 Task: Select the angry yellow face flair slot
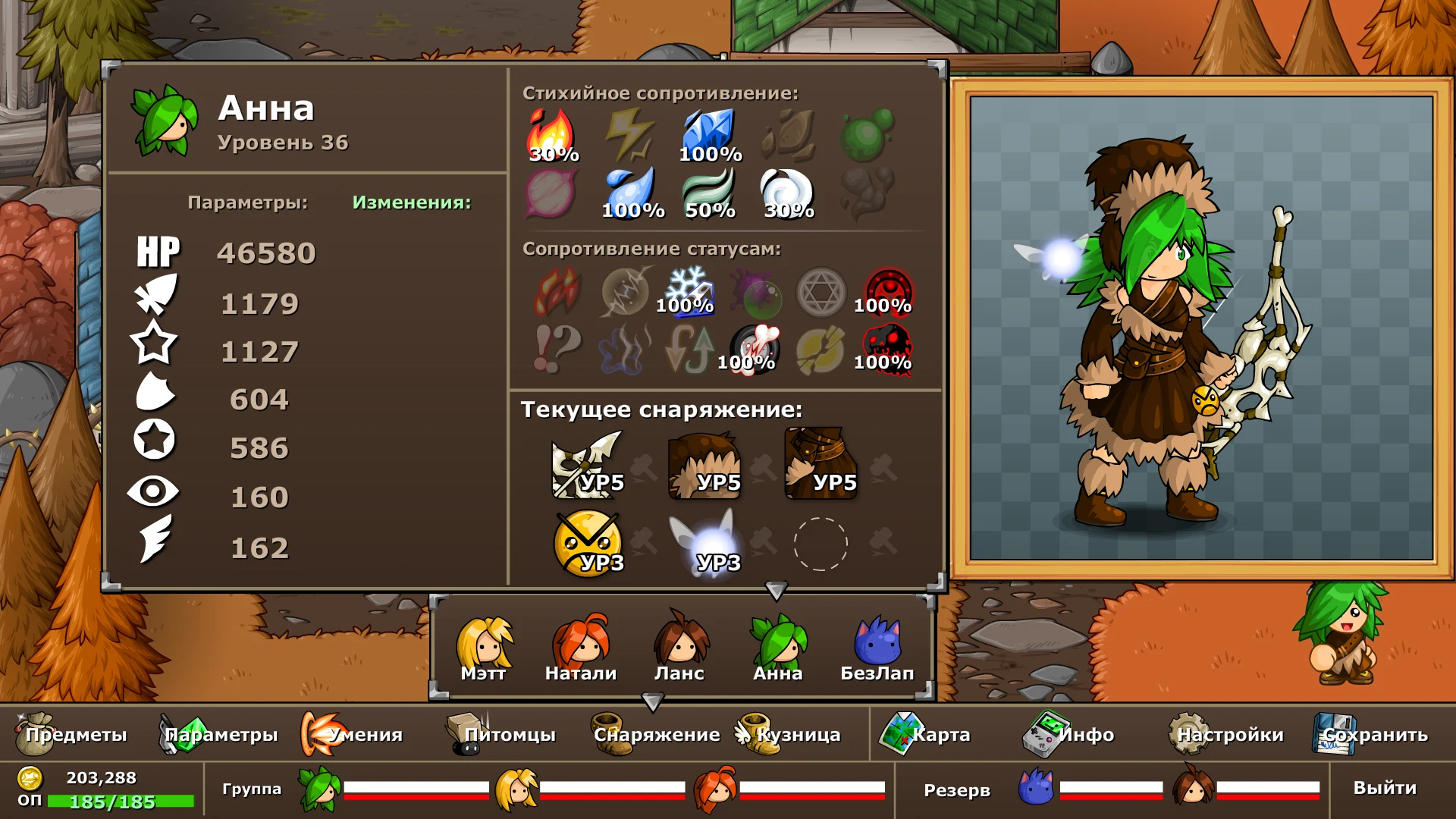588,543
